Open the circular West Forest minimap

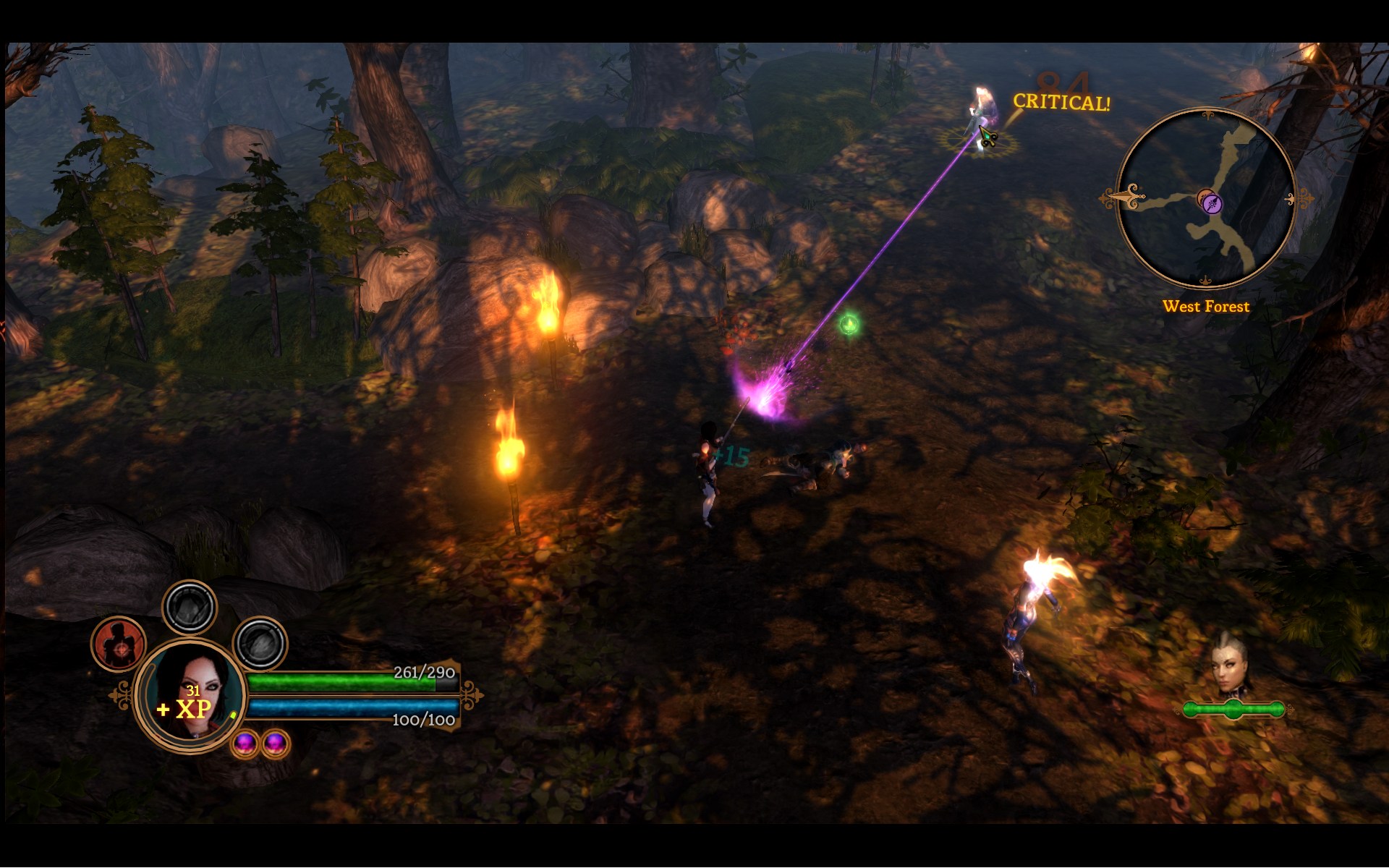1206,197
